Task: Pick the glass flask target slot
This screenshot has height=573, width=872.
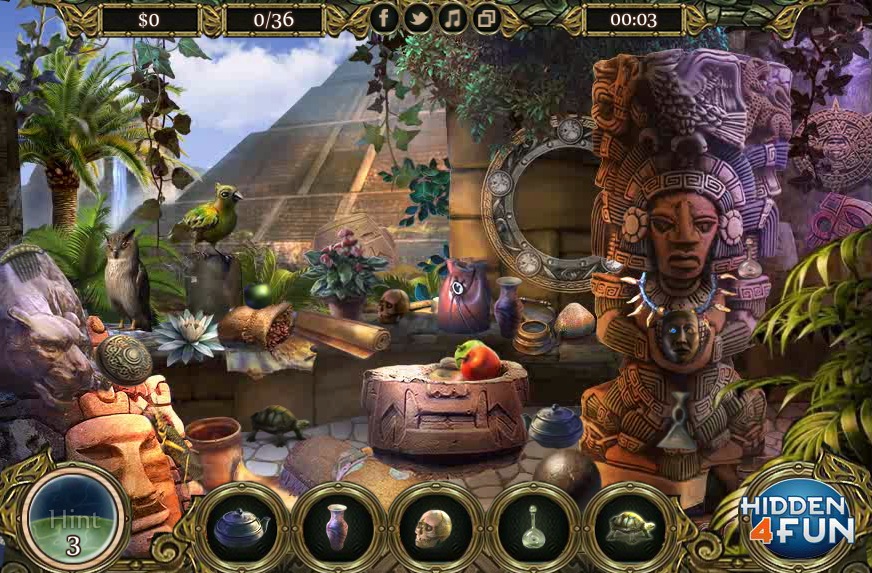Action: point(532,527)
